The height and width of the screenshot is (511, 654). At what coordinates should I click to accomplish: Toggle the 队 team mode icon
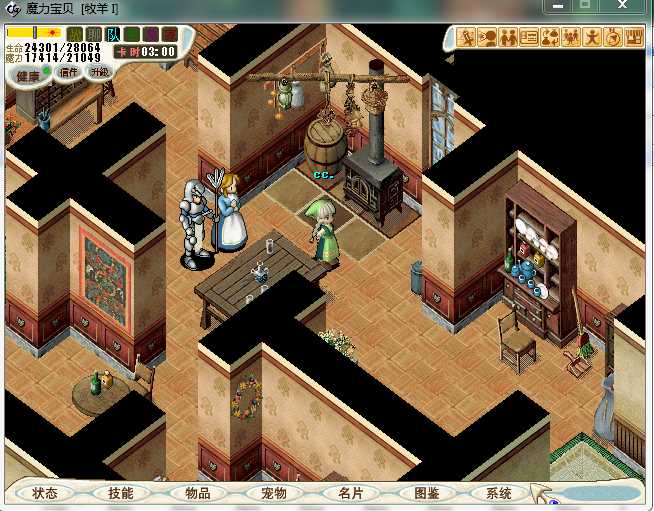[x=112, y=35]
